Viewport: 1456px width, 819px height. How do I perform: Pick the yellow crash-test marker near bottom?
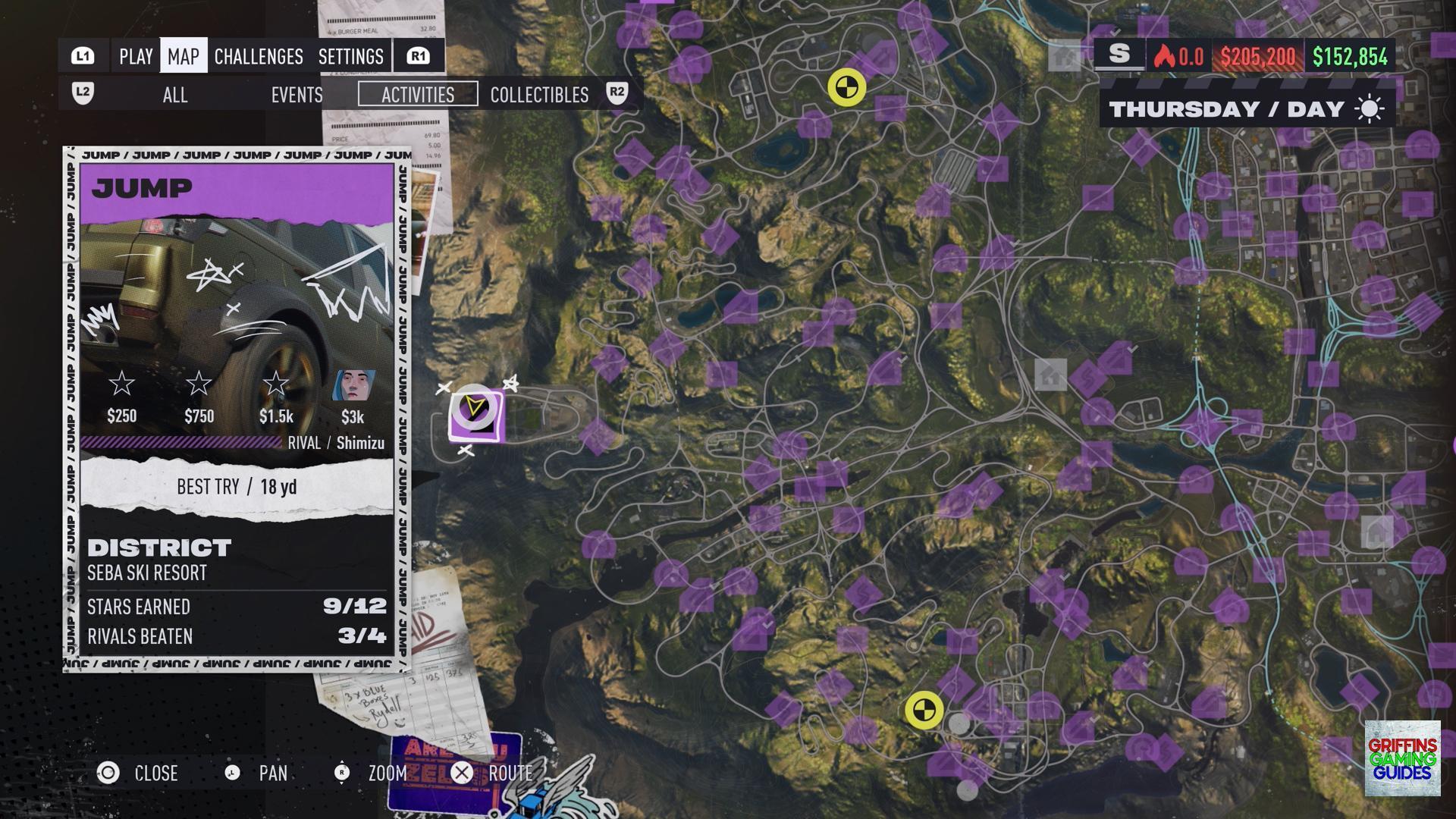(x=924, y=711)
